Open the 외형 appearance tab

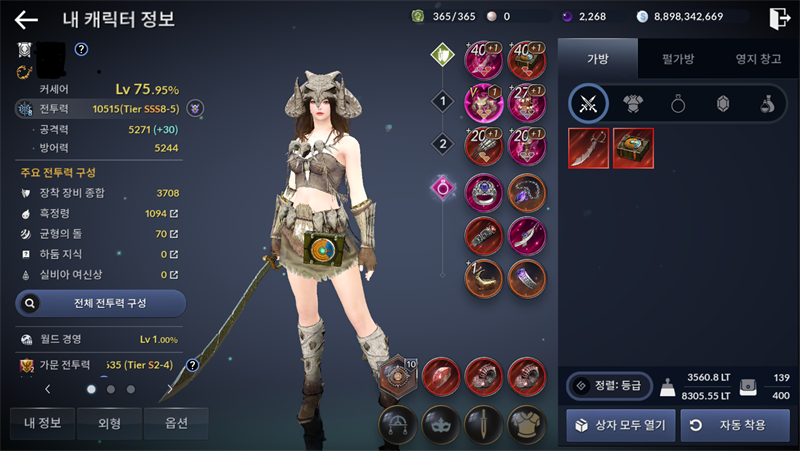110,423
